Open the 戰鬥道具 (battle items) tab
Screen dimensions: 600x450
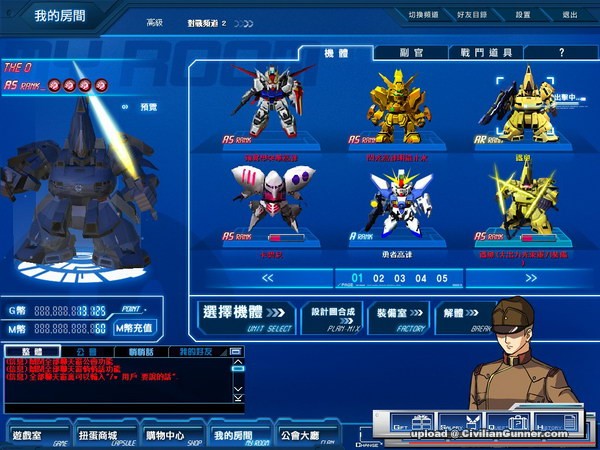tap(480, 52)
